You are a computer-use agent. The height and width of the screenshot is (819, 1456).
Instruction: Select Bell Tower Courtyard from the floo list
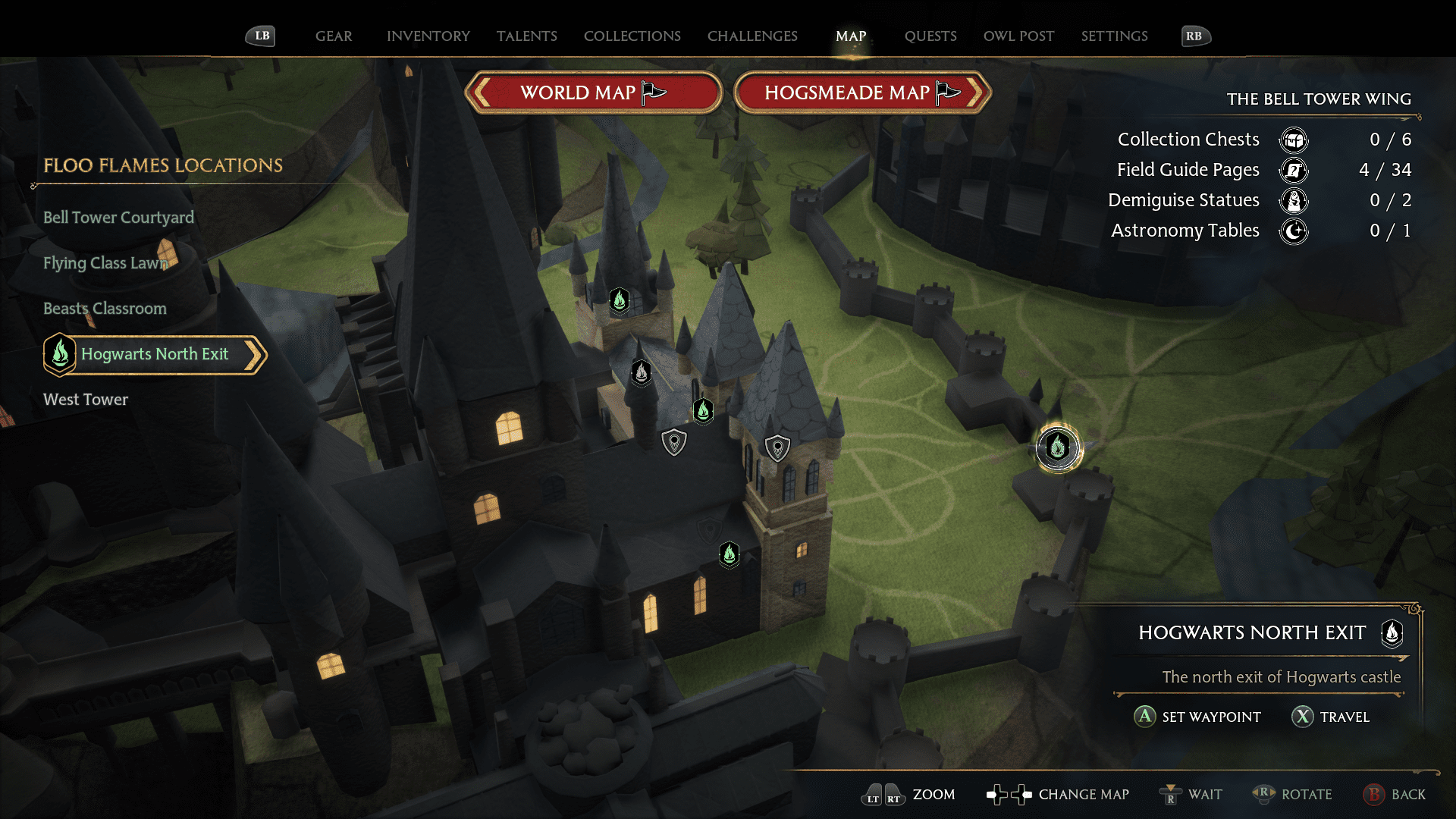coord(119,218)
